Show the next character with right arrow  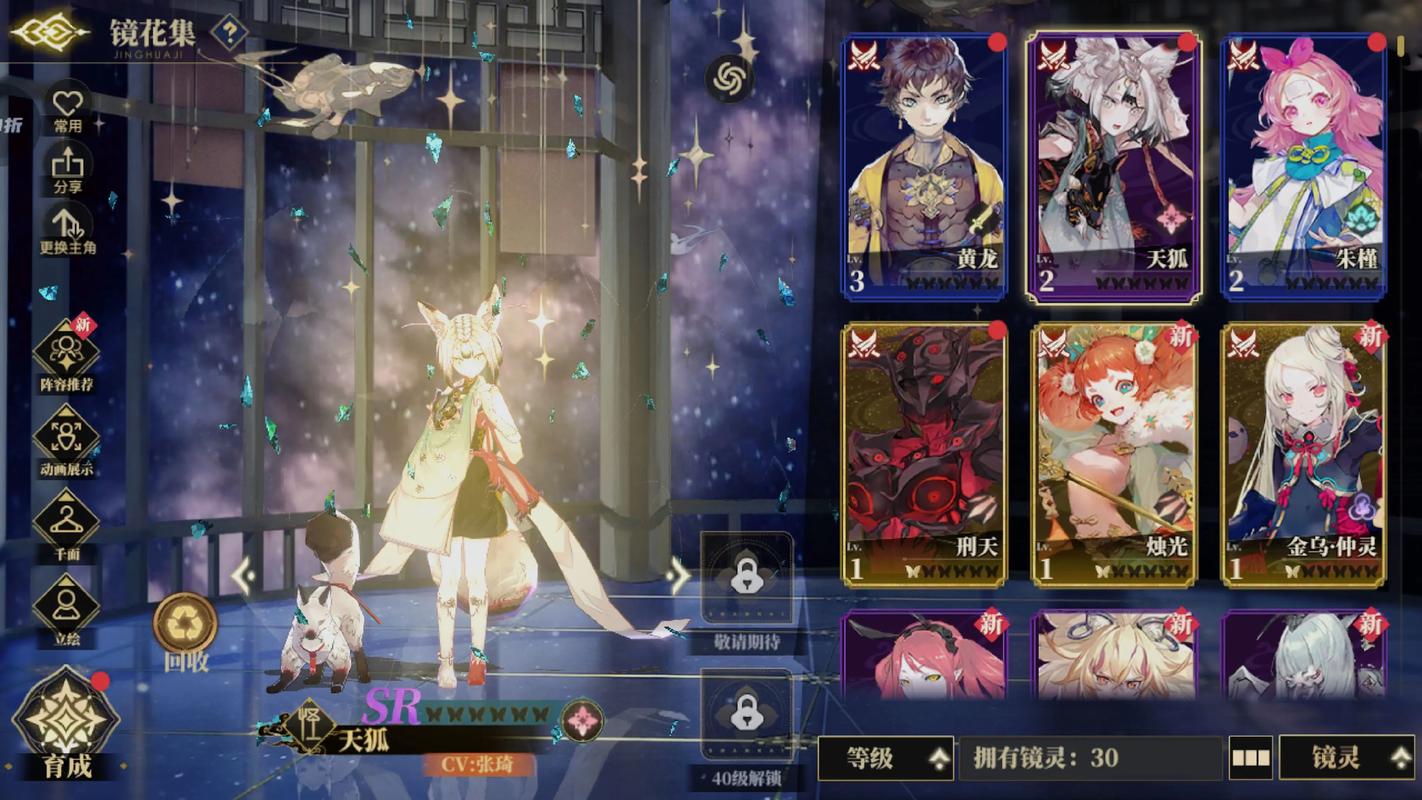(x=679, y=575)
